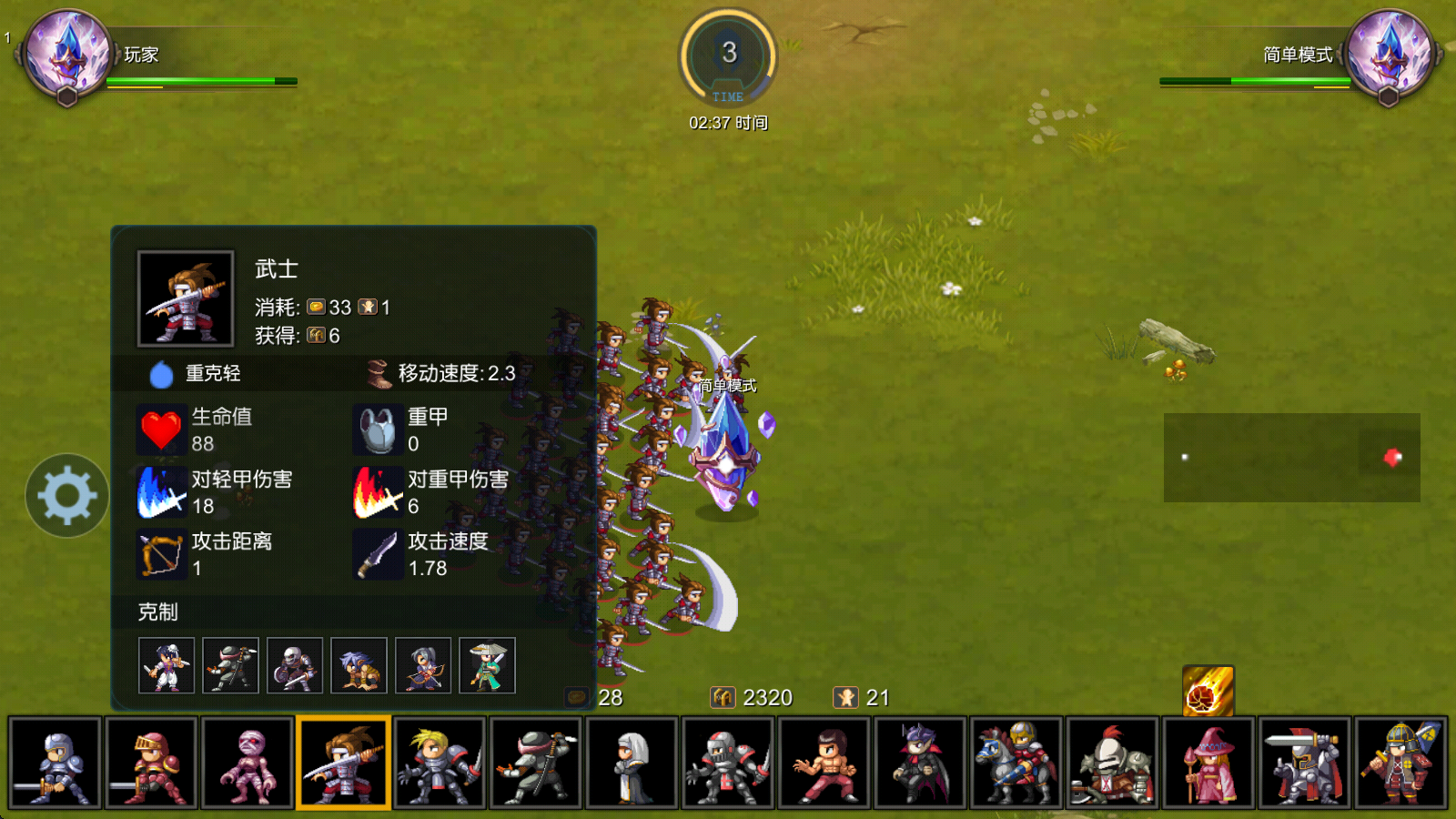Choose the red armored knight unit slot
1456x819 pixels.
click(x=151, y=763)
